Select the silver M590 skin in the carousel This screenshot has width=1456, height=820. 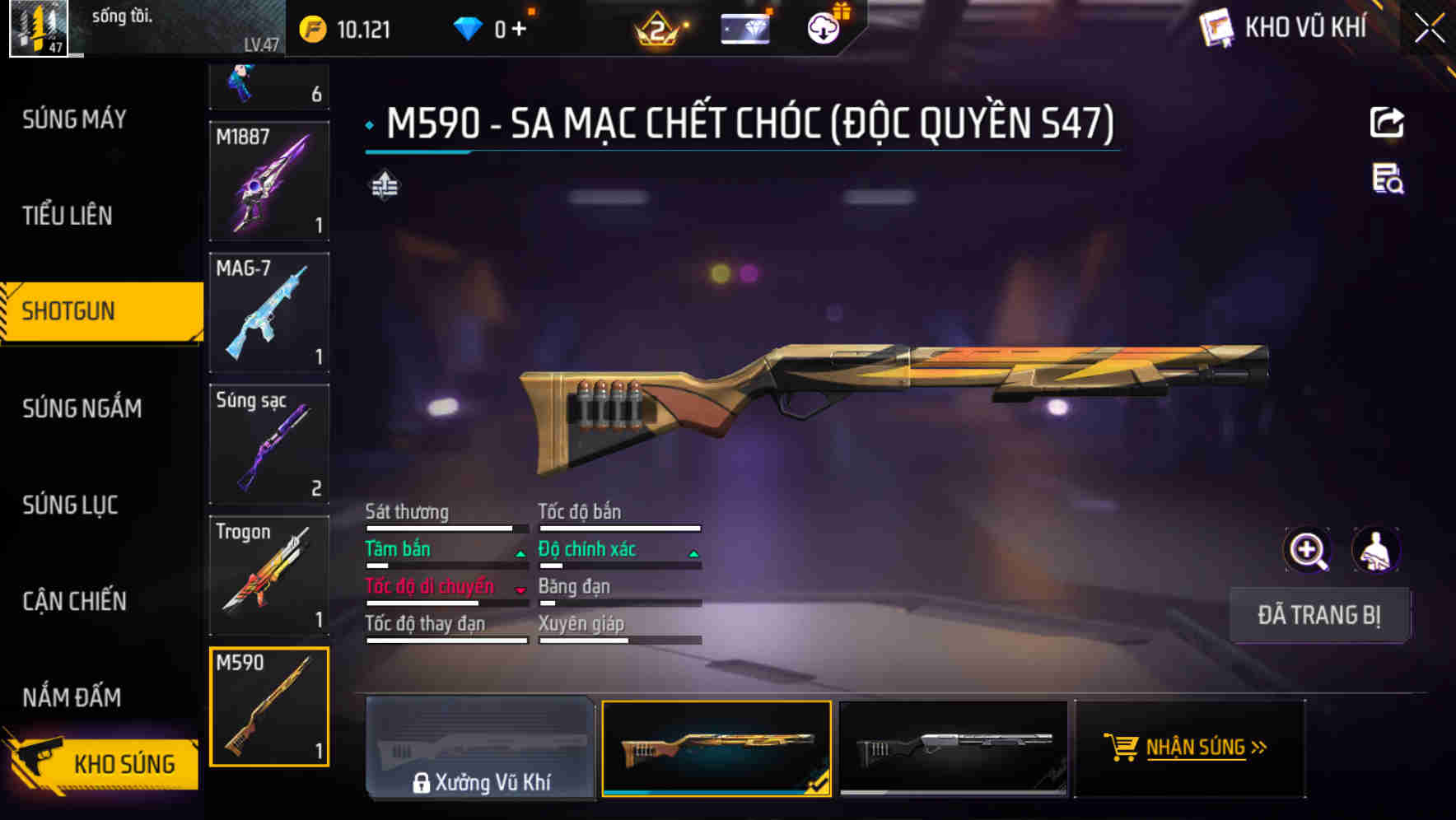954,748
